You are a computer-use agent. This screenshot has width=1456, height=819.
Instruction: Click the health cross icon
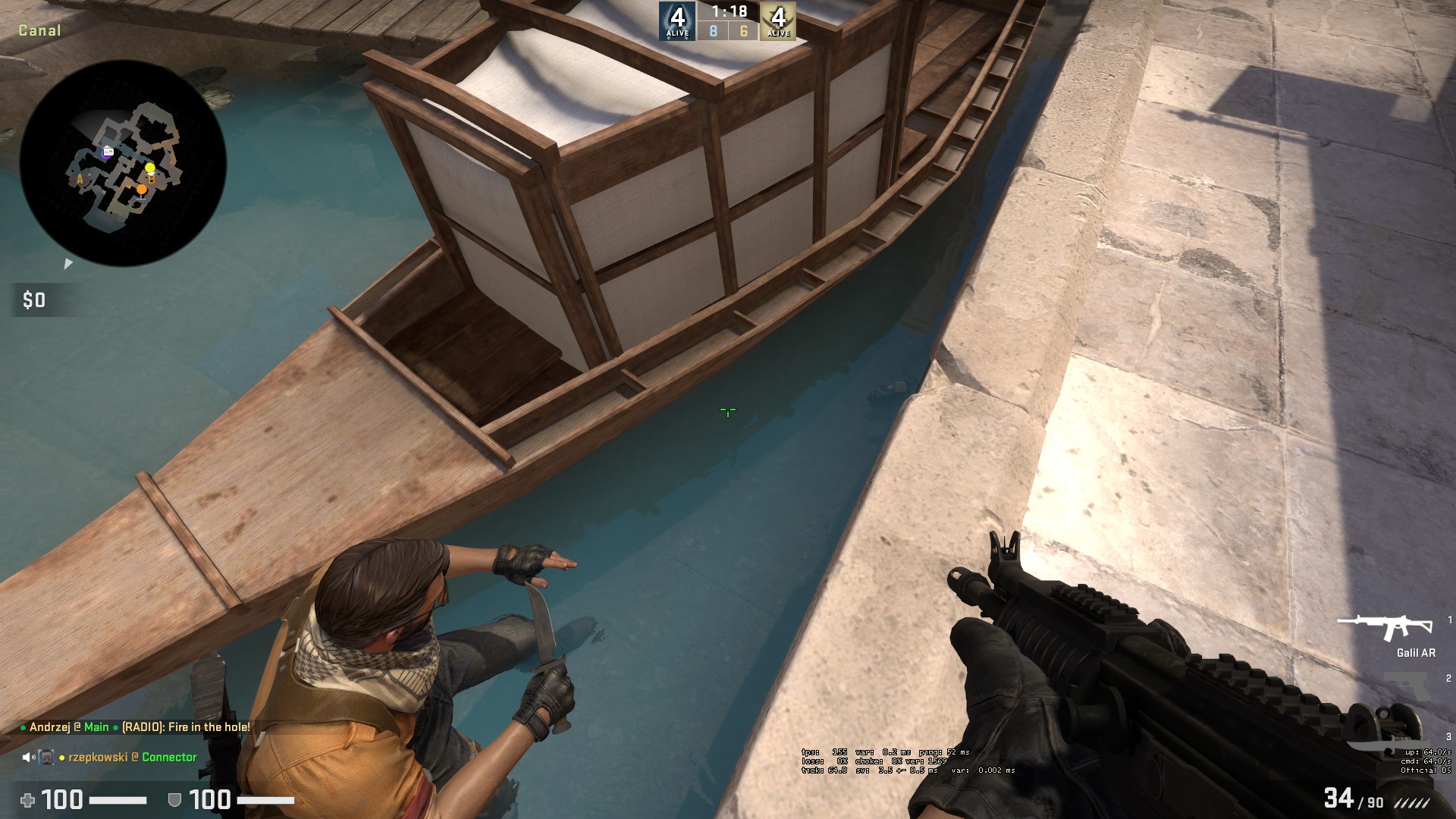(29, 799)
